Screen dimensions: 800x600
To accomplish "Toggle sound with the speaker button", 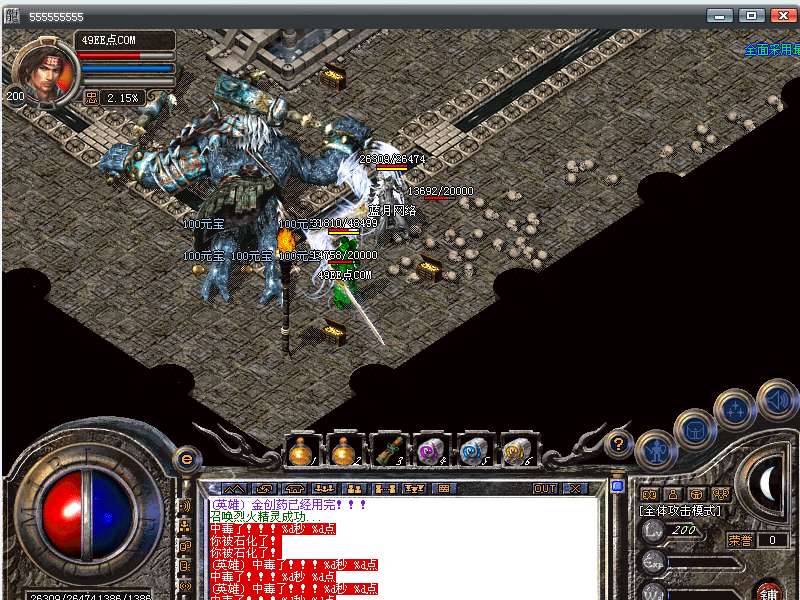I will [776, 399].
